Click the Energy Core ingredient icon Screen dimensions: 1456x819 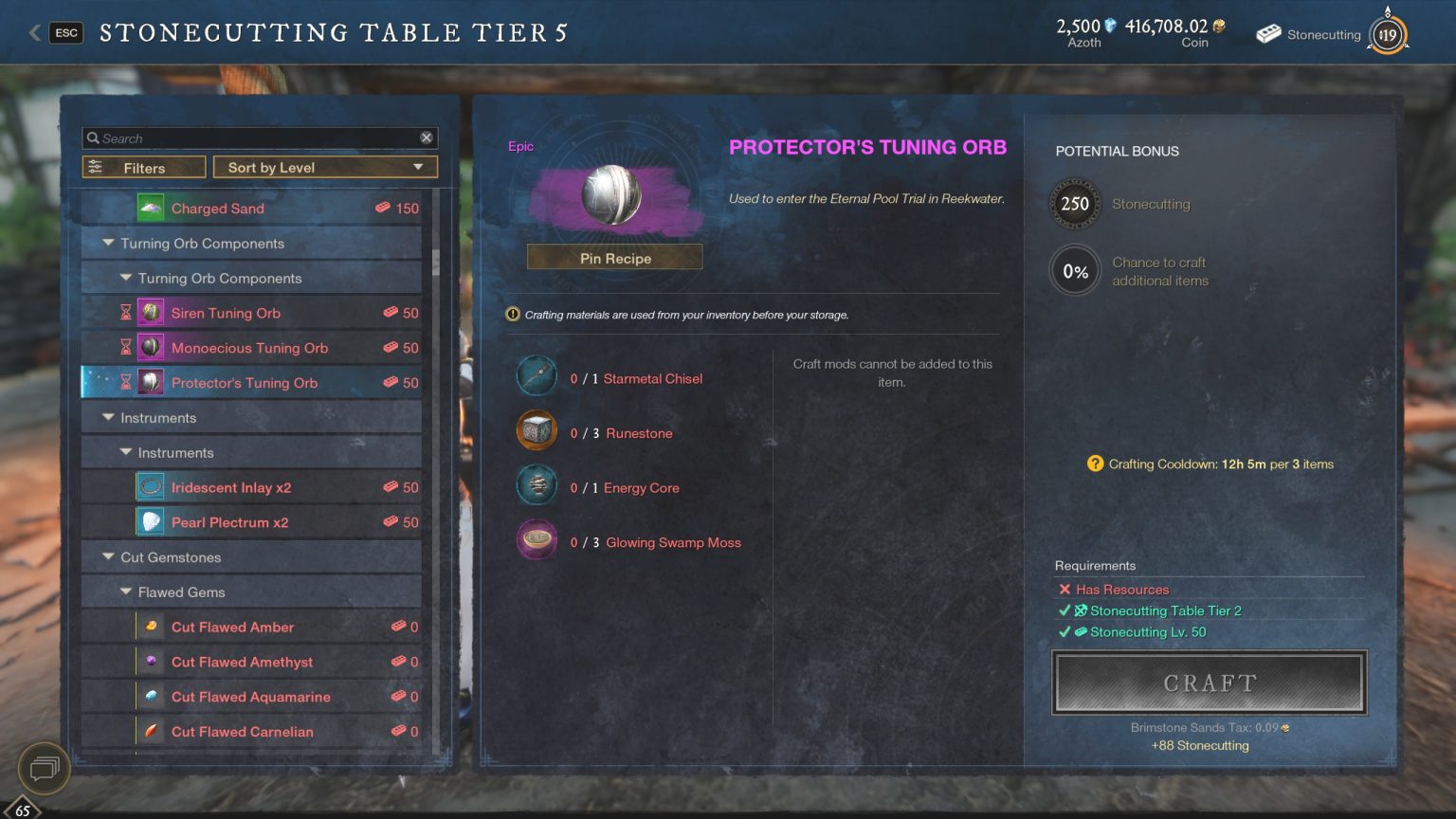coord(536,484)
